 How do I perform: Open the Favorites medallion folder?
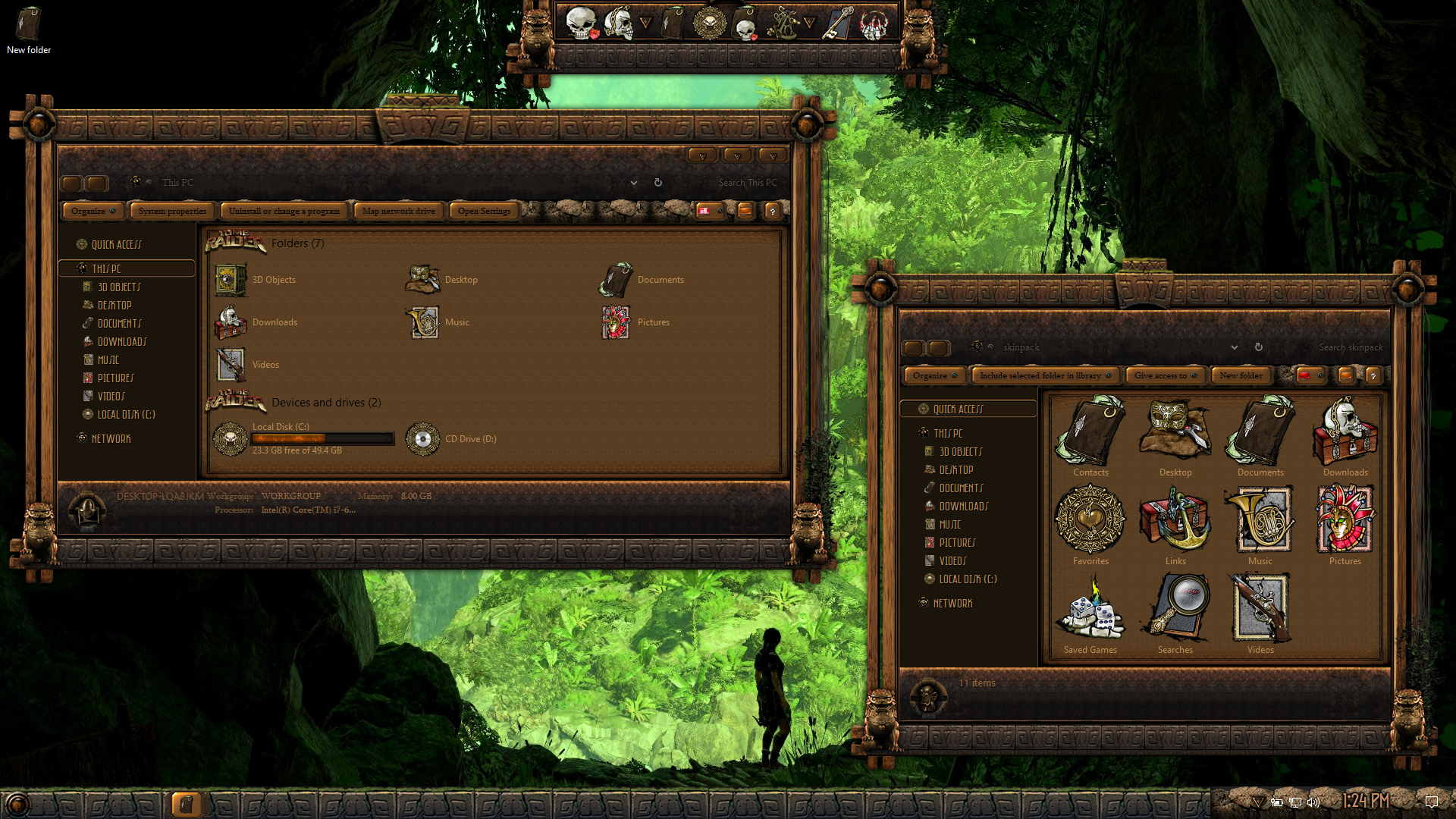(1090, 522)
